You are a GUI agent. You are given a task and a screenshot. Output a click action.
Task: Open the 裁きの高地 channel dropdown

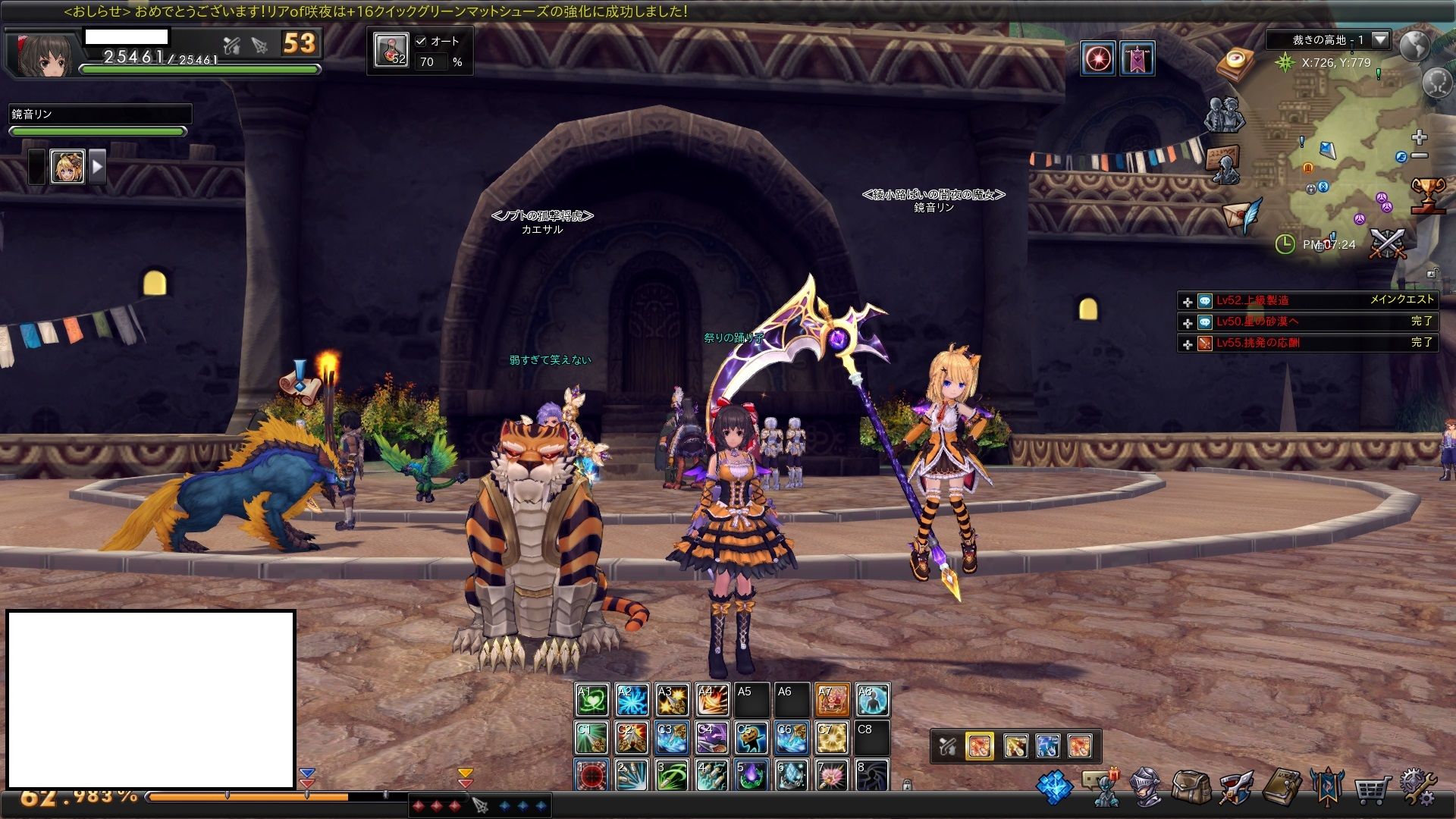(1380, 39)
